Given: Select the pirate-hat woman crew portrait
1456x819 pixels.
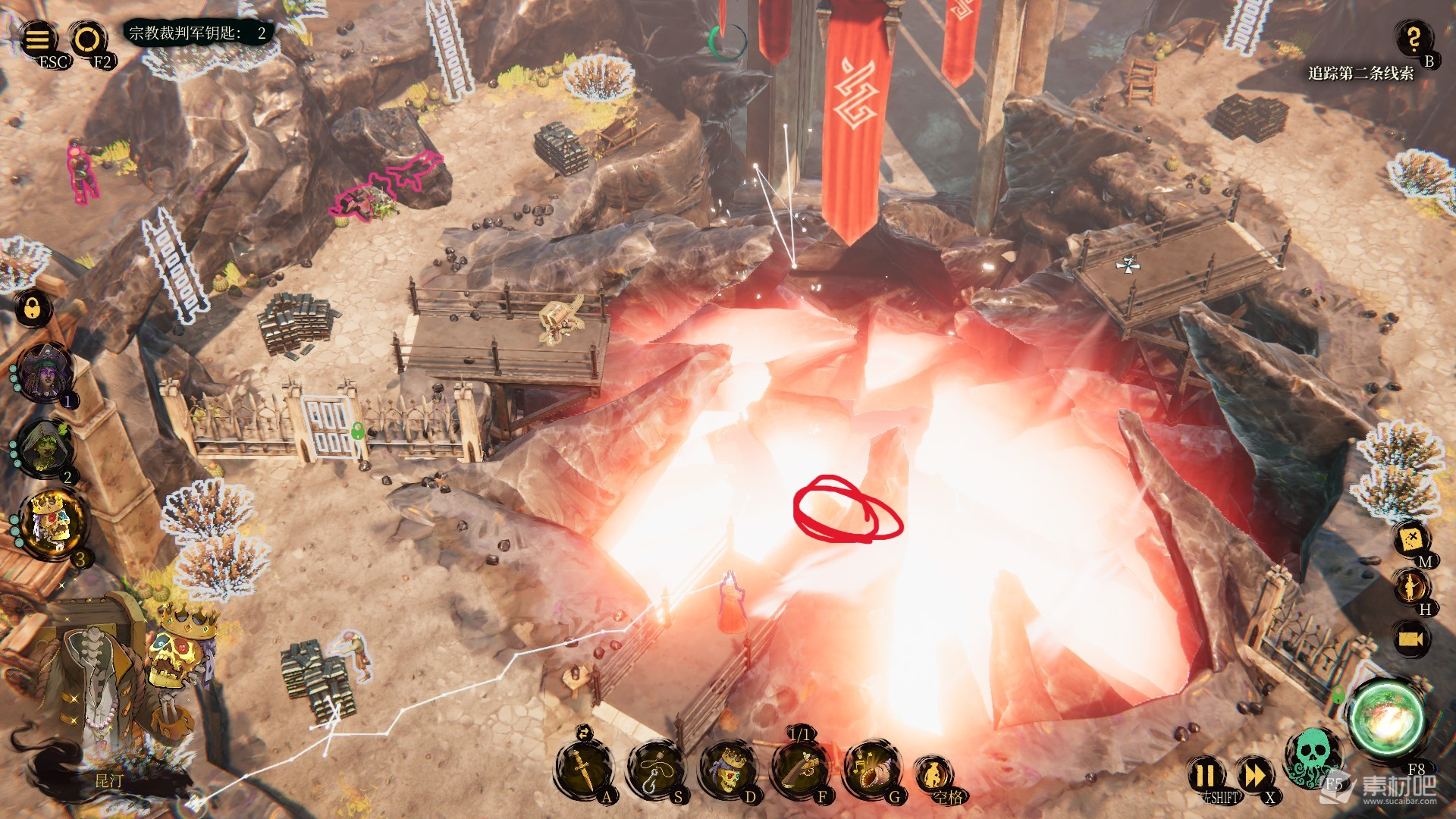Looking at the screenshot, I should point(47,372).
